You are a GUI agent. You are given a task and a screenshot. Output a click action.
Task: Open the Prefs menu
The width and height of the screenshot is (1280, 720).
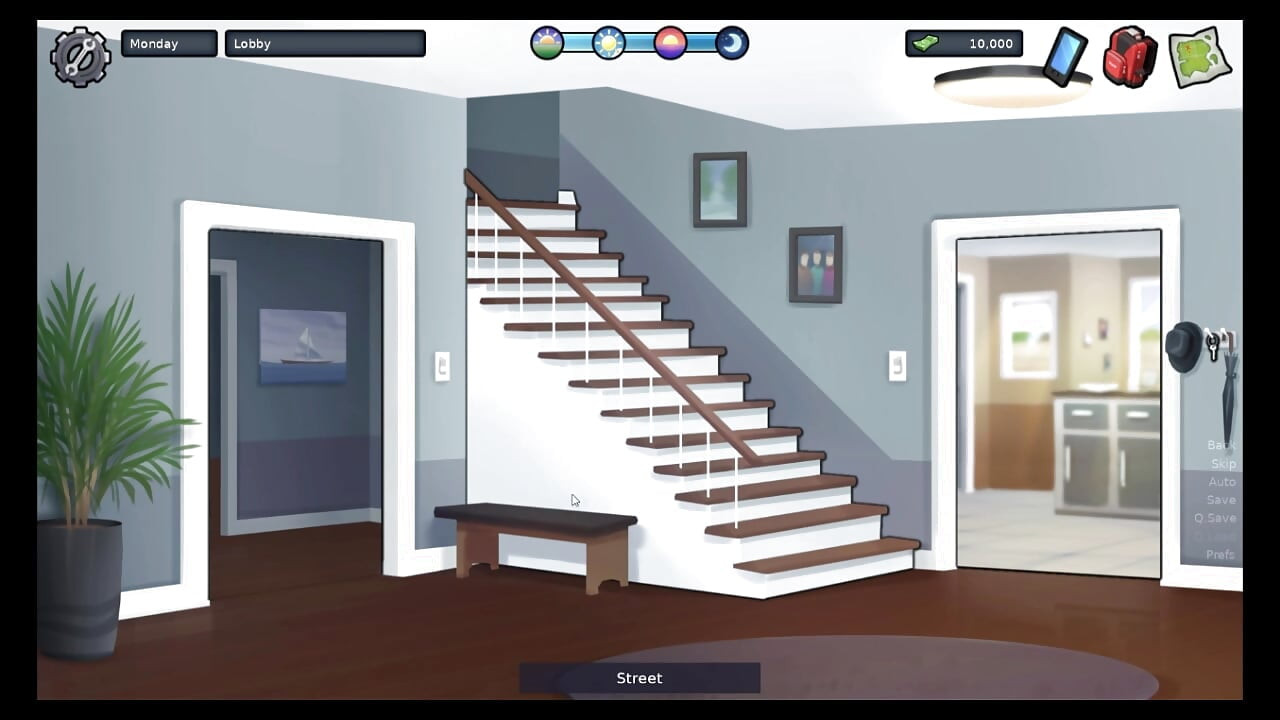tap(1220, 554)
